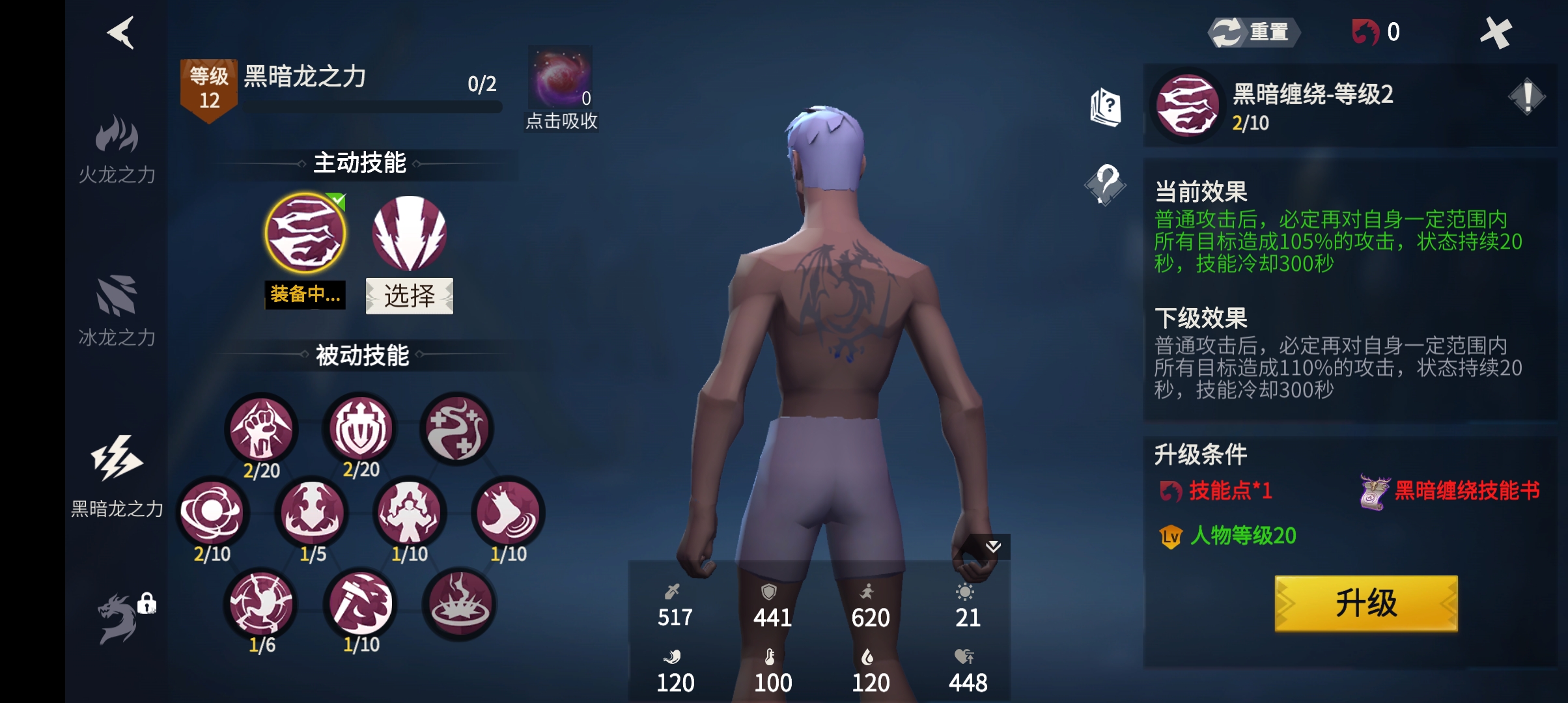Image resolution: width=1568 pixels, height=703 pixels.
Task: Go back with the arrow button
Action: (121, 33)
